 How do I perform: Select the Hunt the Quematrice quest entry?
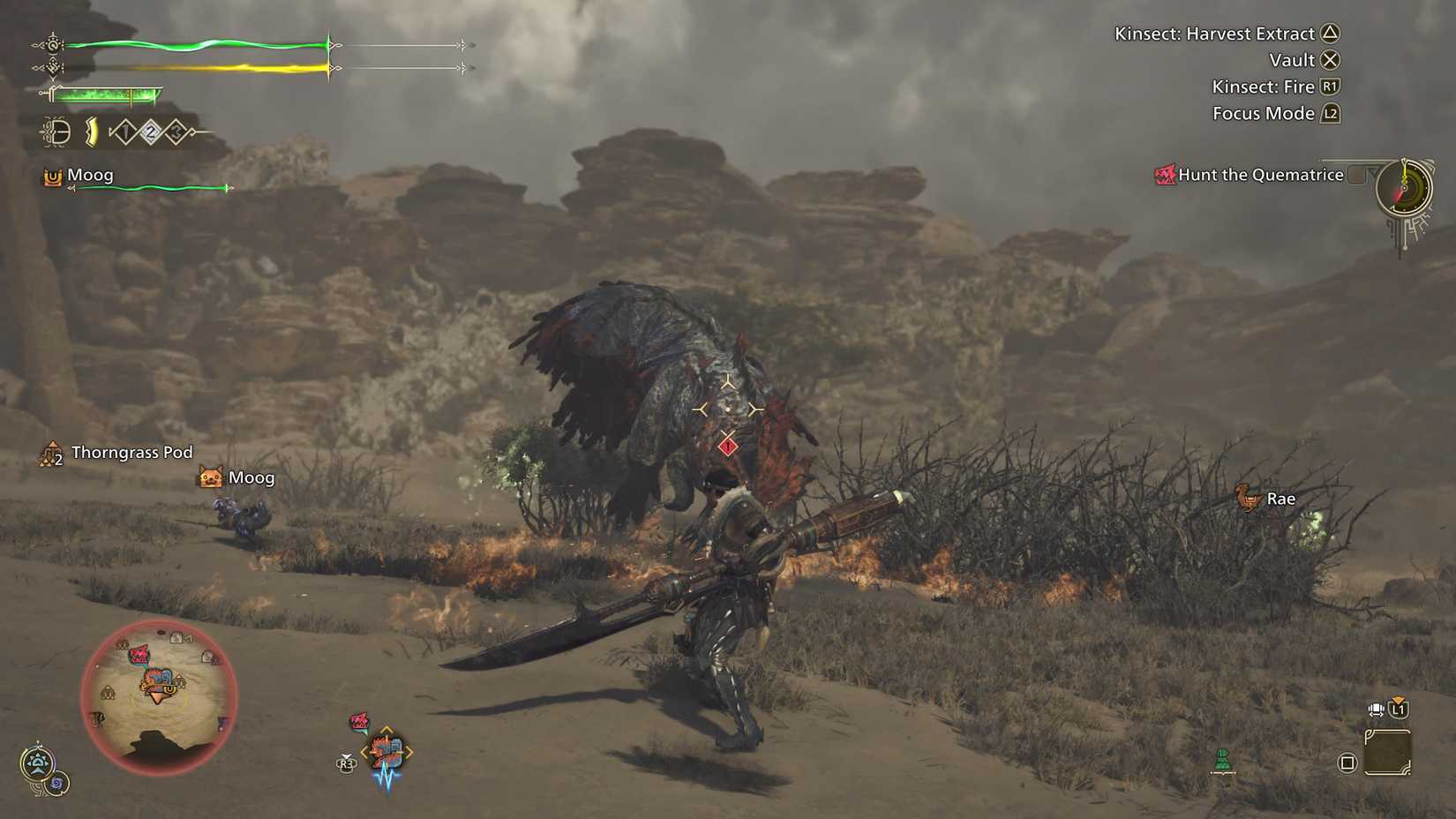[x=1260, y=174]
